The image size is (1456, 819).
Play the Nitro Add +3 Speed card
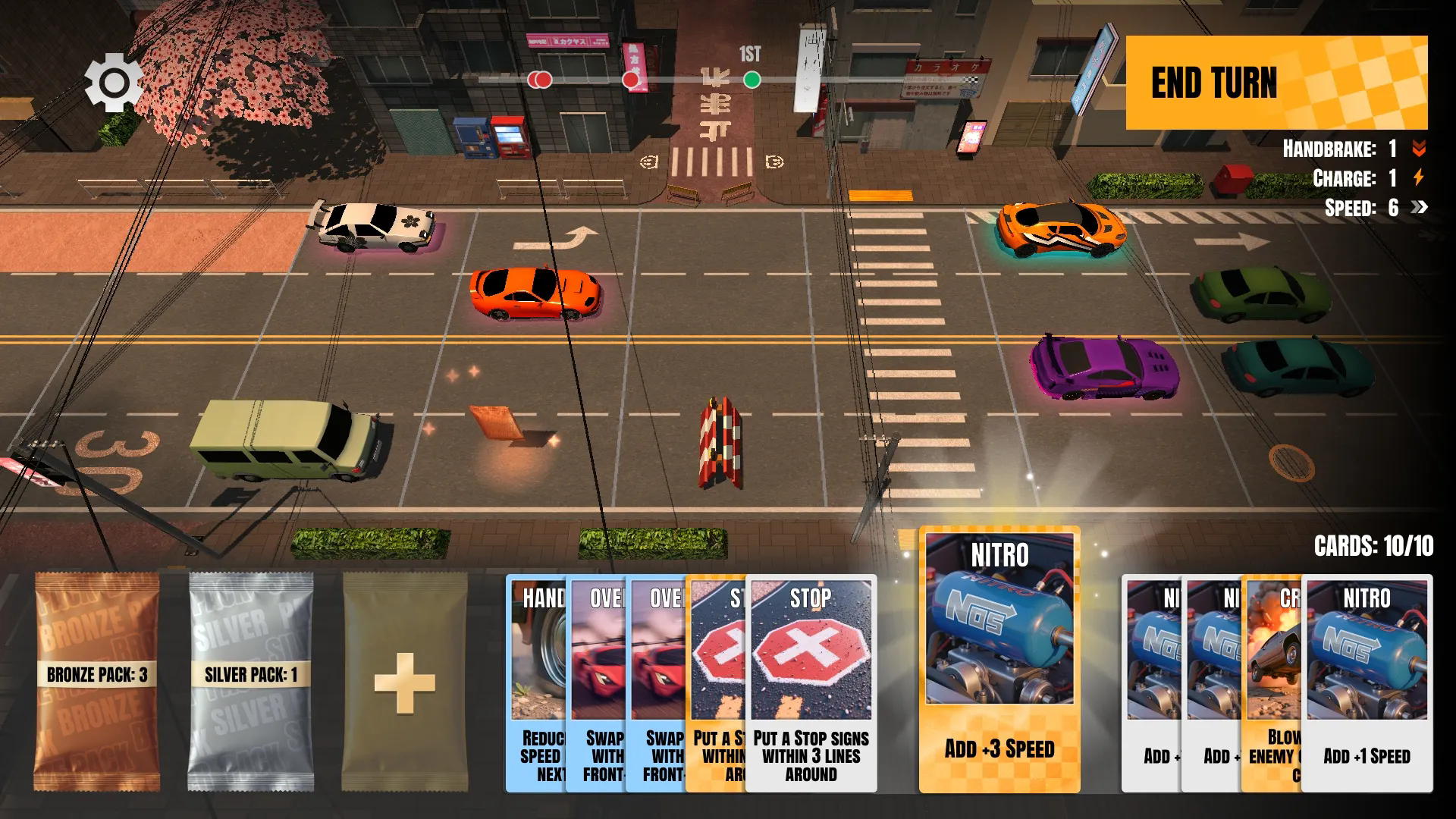(x=999, y=660)
